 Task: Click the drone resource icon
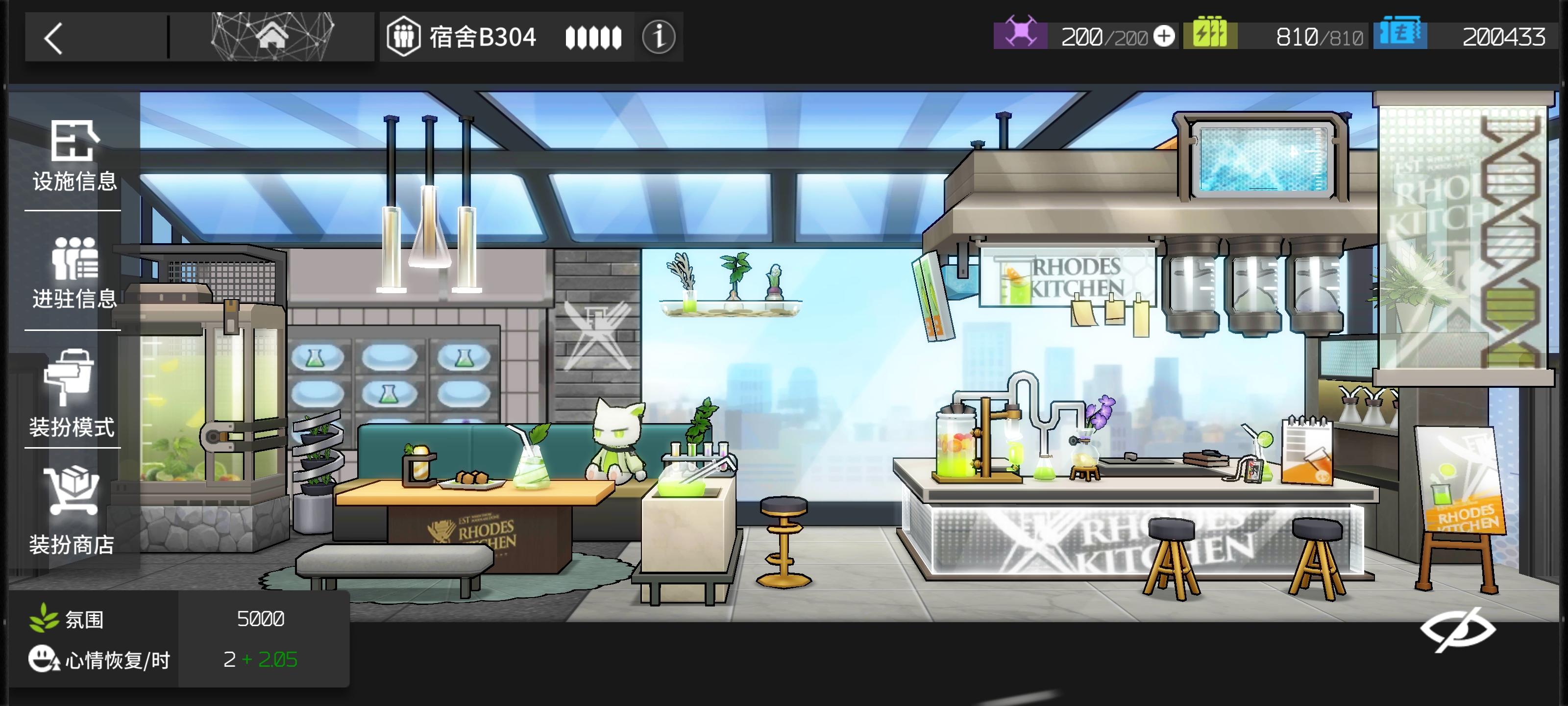tap(1021, 35)
